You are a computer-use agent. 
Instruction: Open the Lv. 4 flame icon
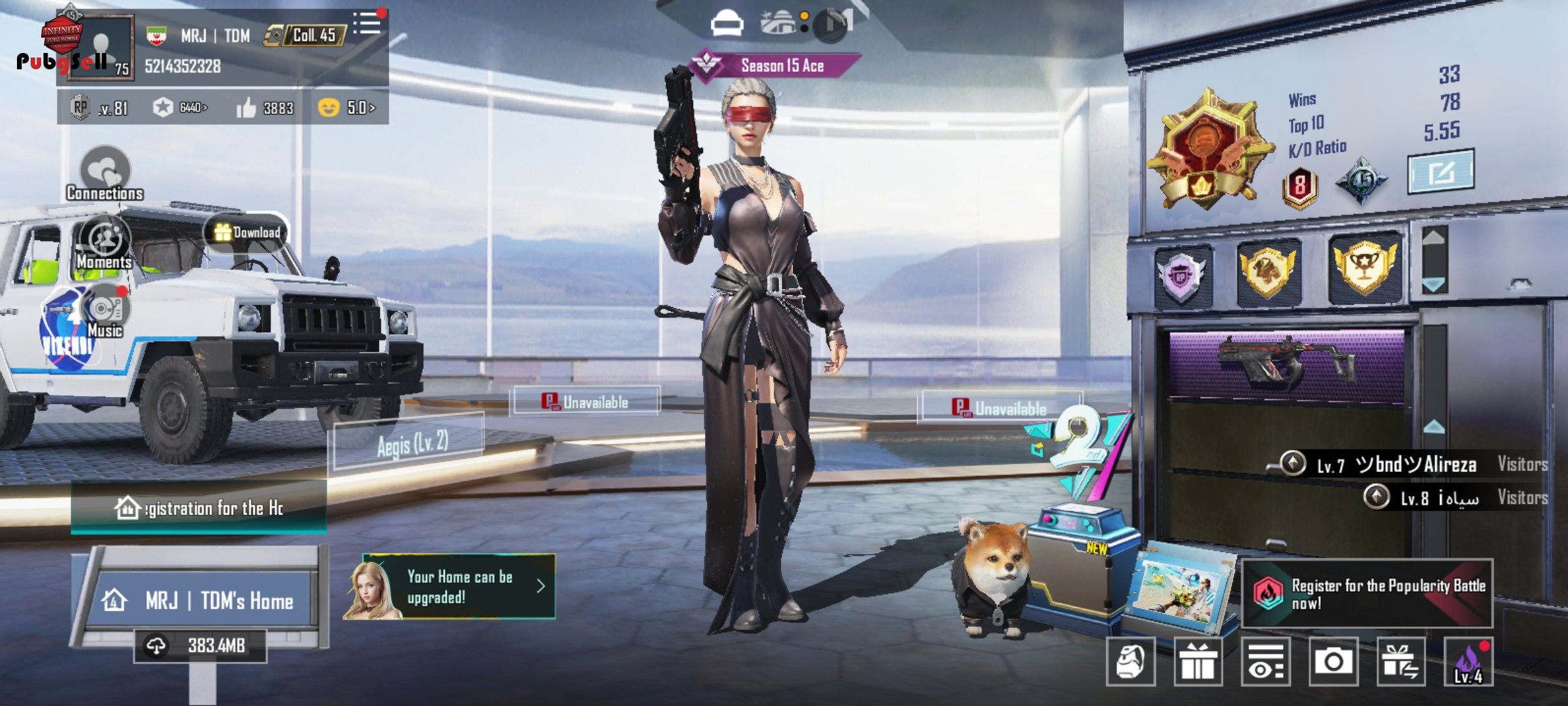click(x=1468, y=662)
